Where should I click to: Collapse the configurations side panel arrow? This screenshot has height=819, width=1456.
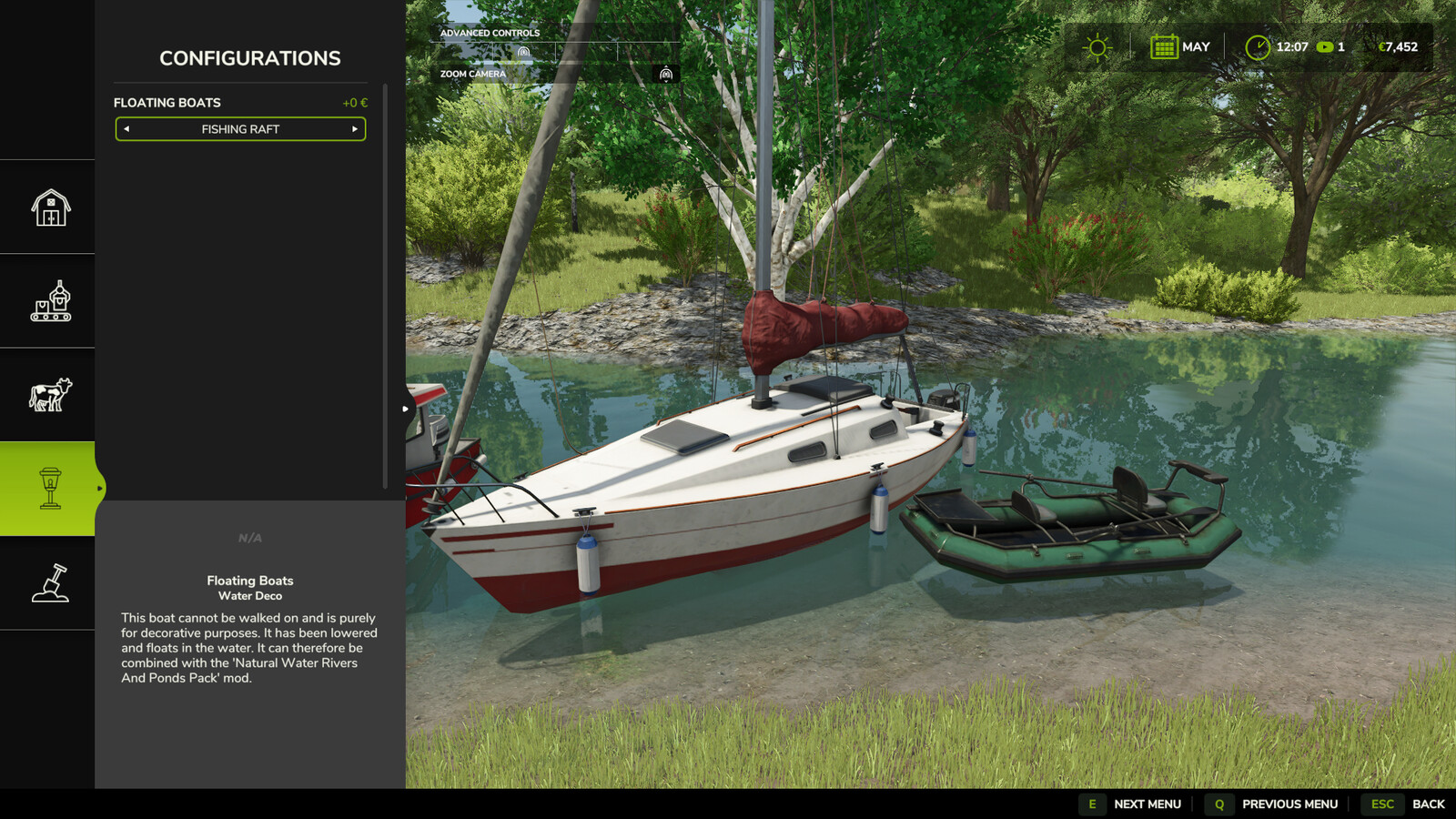point(405,409)
